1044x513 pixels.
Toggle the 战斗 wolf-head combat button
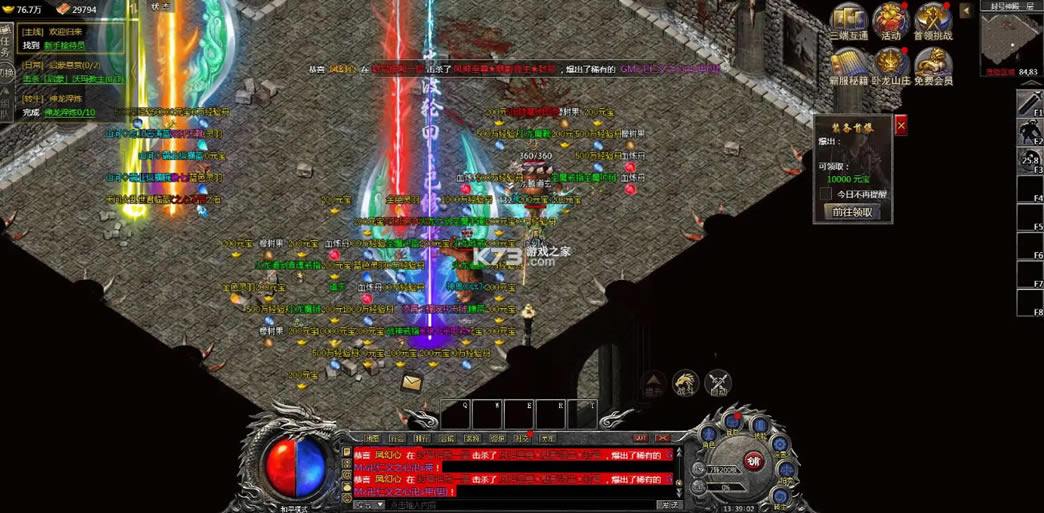pyautogui.click(x=685, y=381)
